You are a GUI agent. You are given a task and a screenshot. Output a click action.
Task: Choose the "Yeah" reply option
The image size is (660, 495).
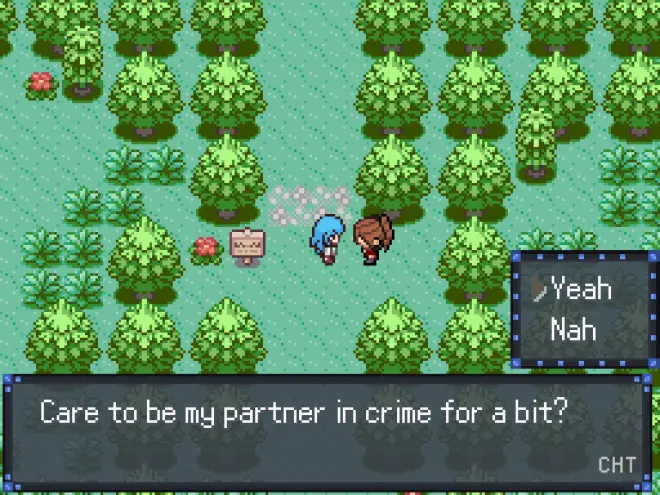click(581, 290)
